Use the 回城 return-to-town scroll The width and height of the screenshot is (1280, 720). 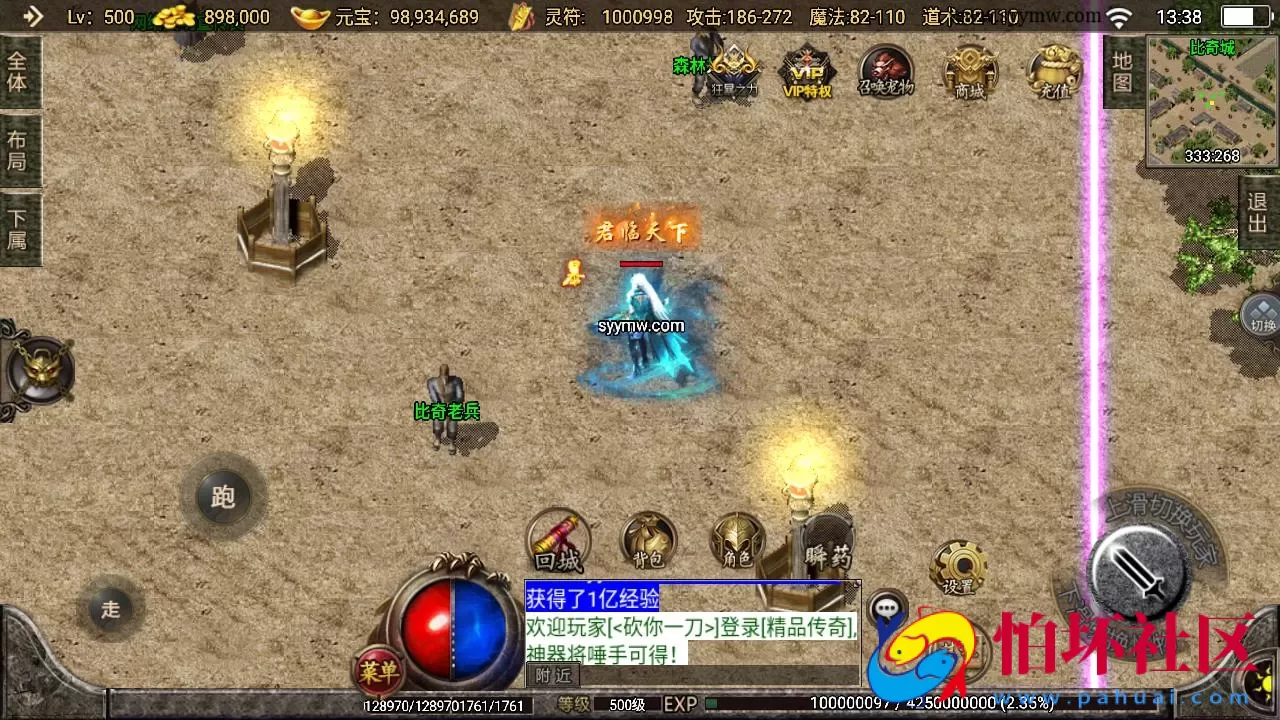click(x=558, y=540)
